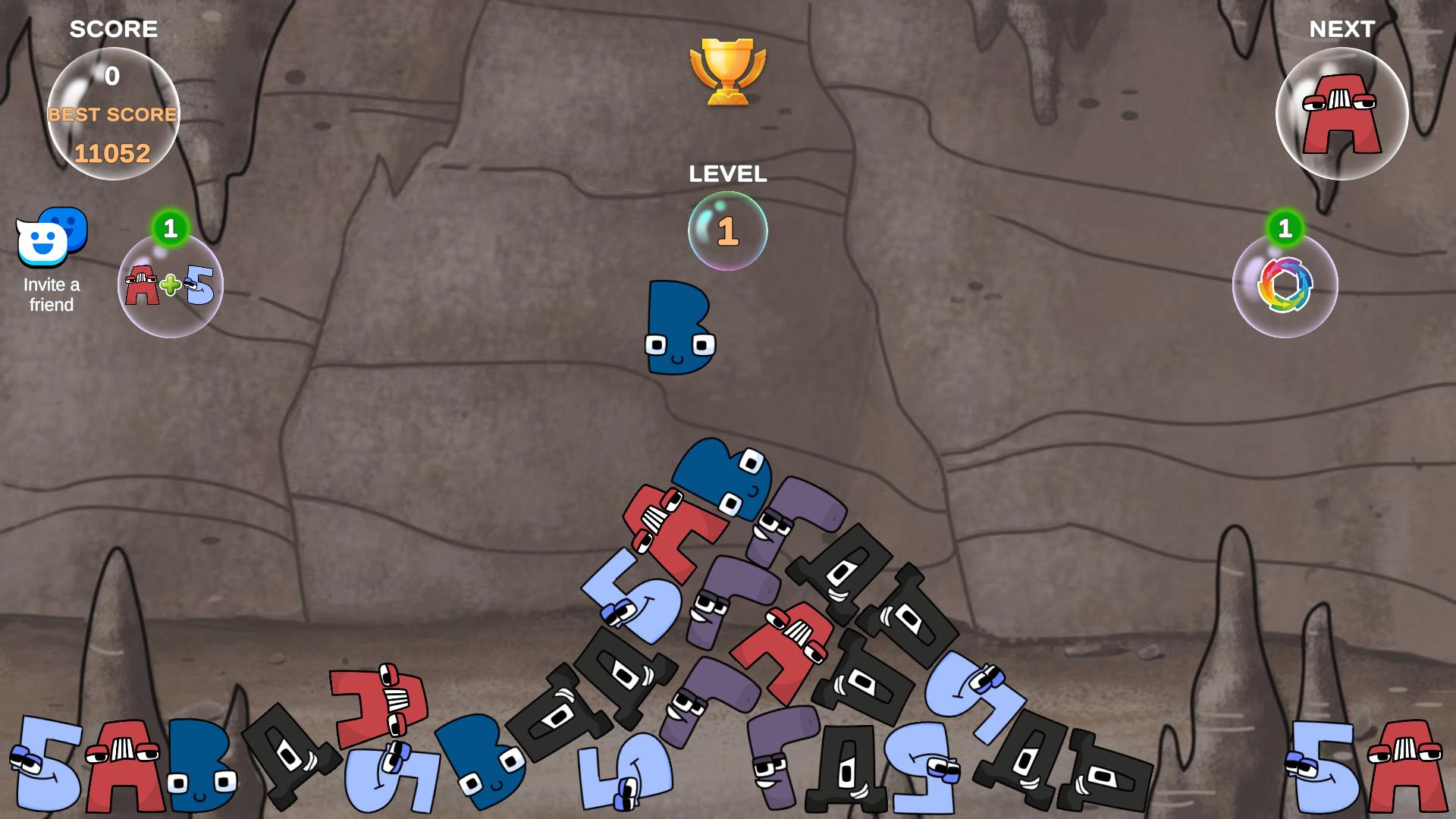The height and width of the screenshot is (819, 1456).
Task: Click the NEXT label at top right
Action: (x=1342, y=28)
